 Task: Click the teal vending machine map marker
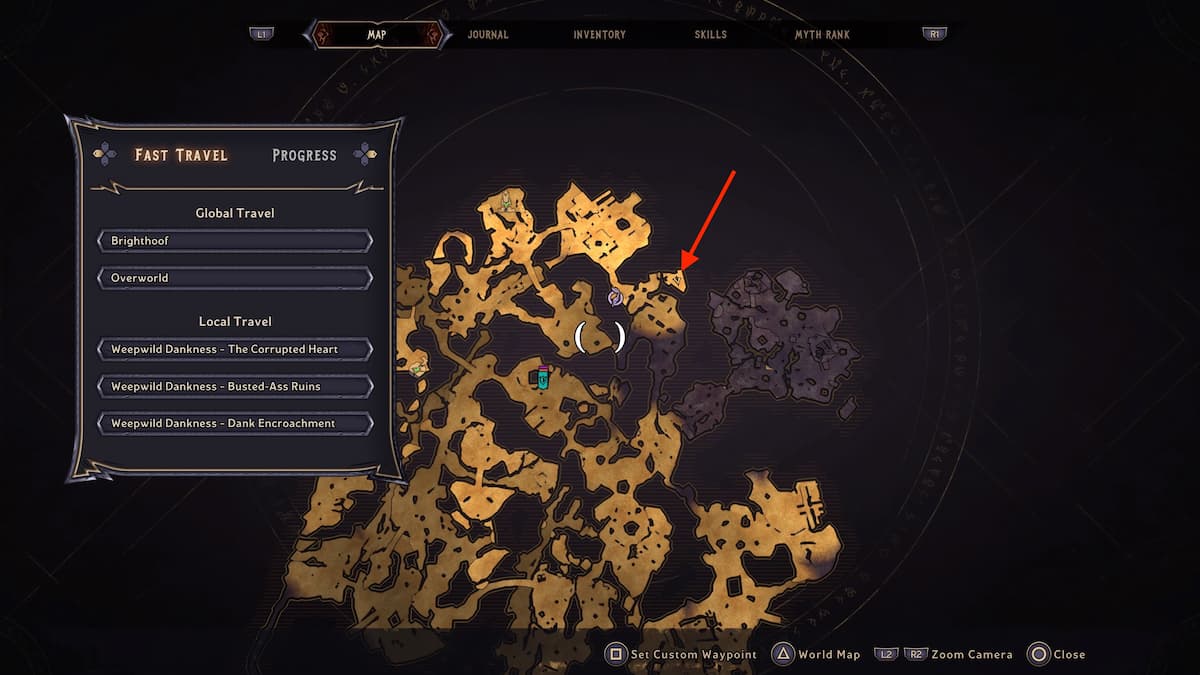543,378
